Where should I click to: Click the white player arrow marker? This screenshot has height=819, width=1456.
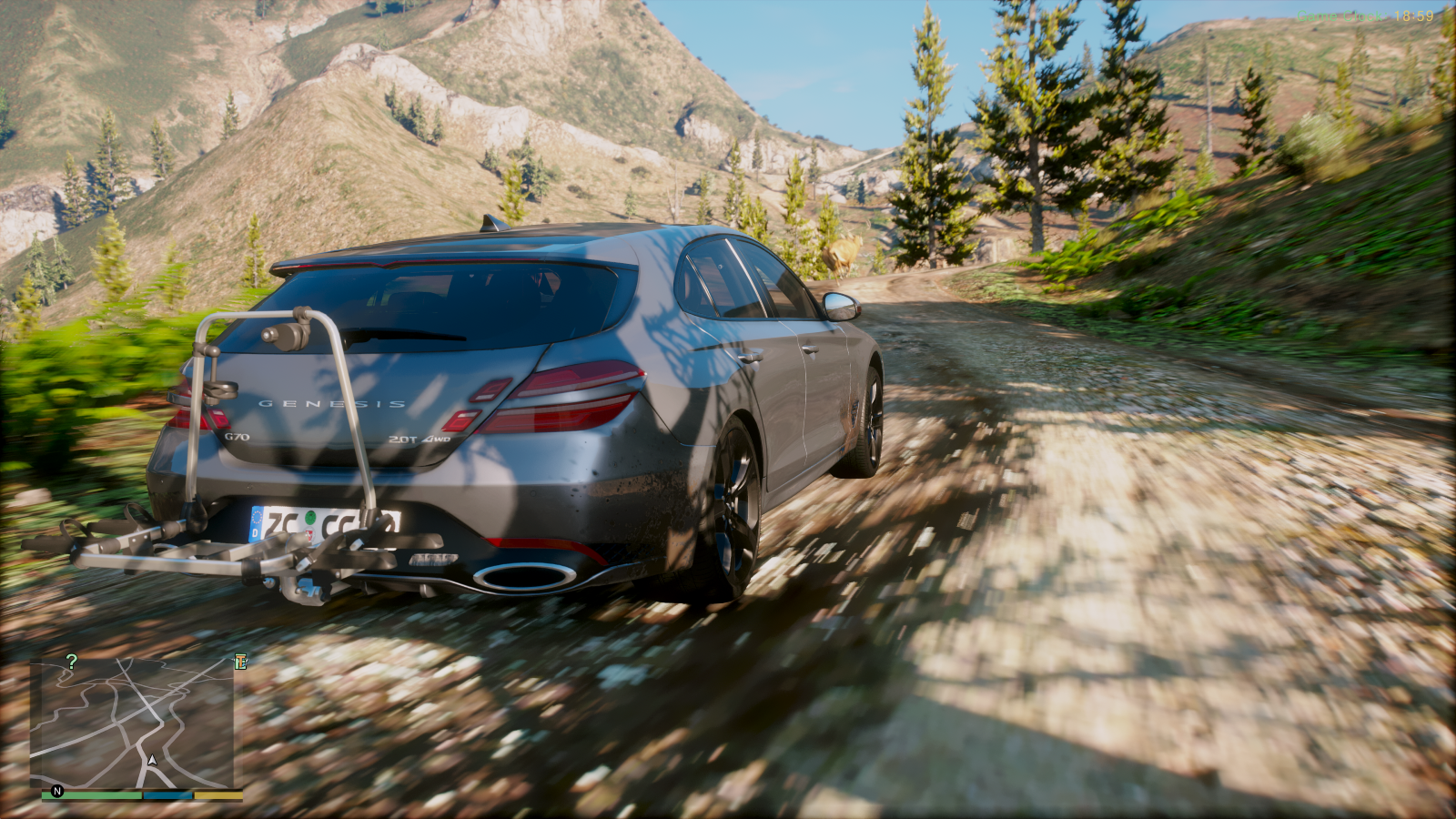[x=153, y=760]
